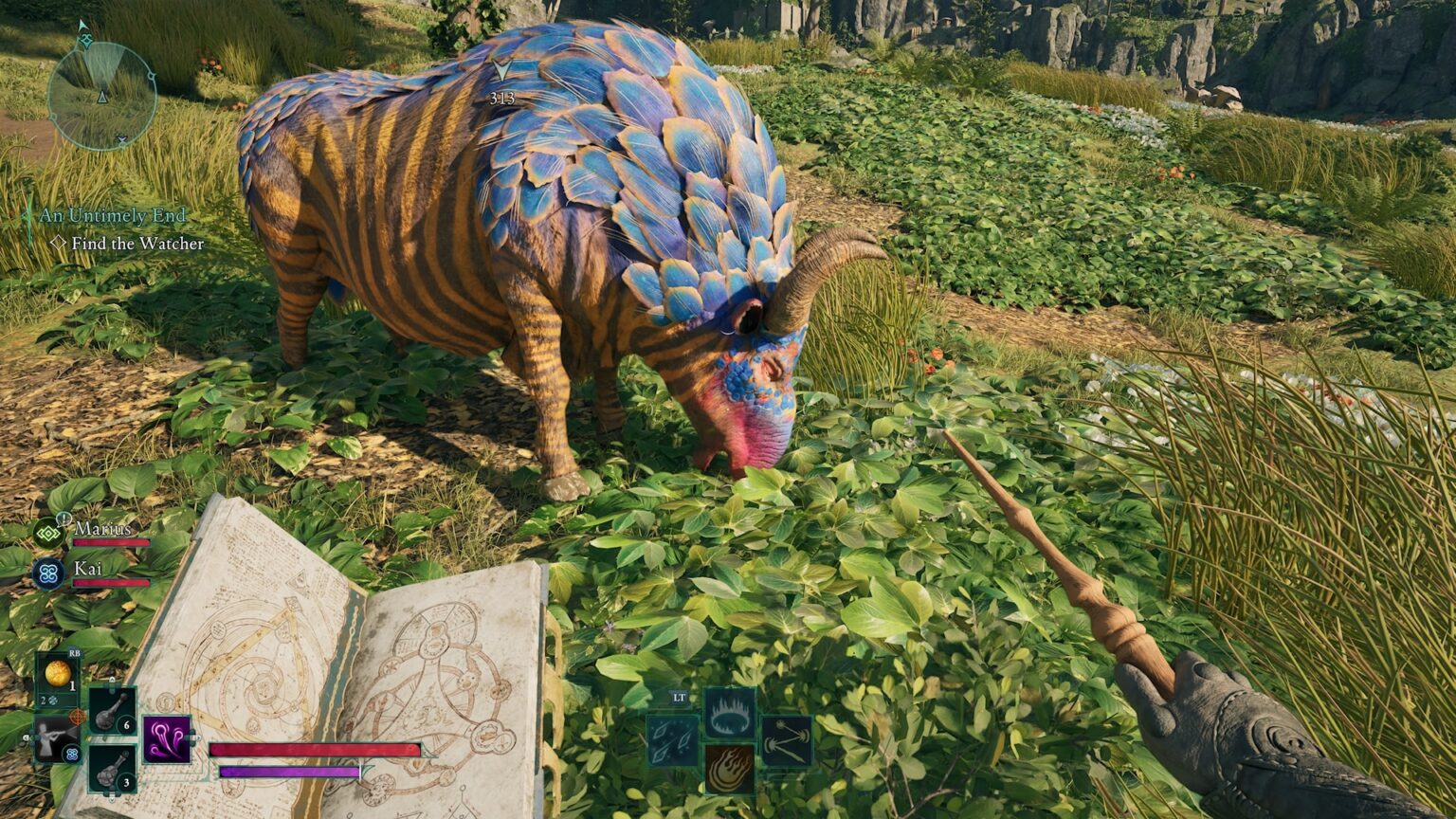Cast the branching missiles spell

click(786, 740)
